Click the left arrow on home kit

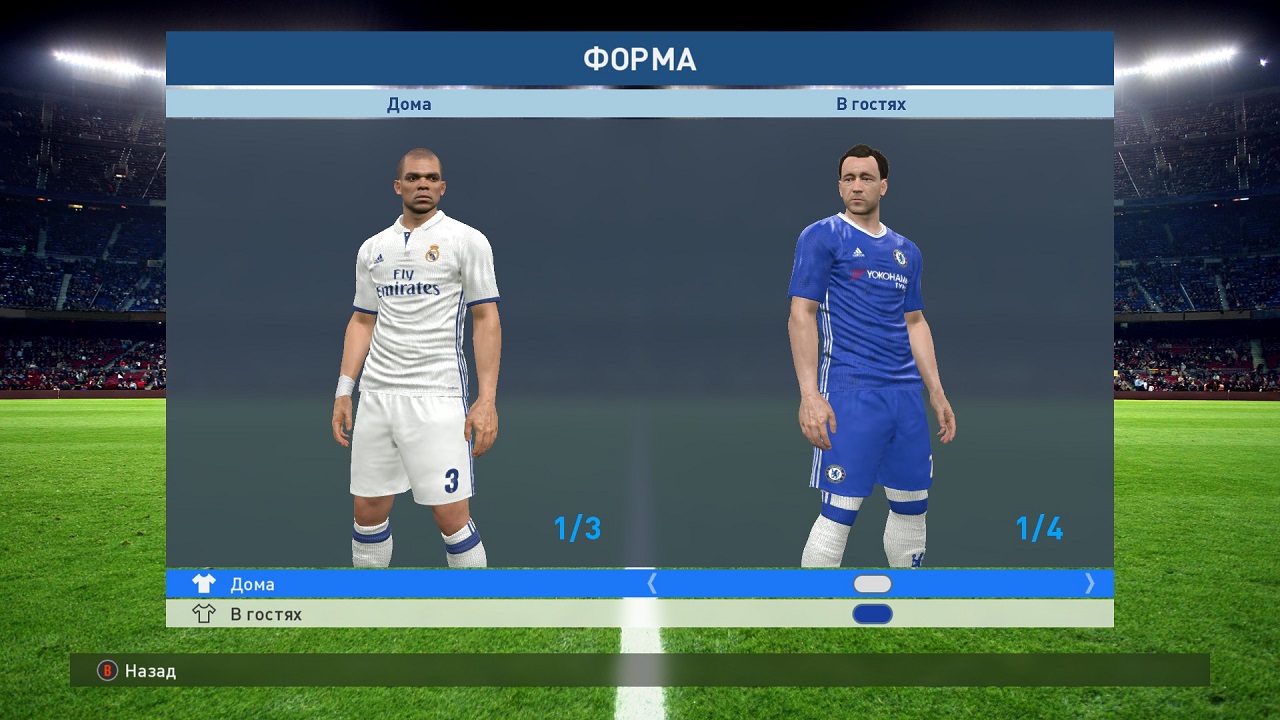[x=652, y=584]
